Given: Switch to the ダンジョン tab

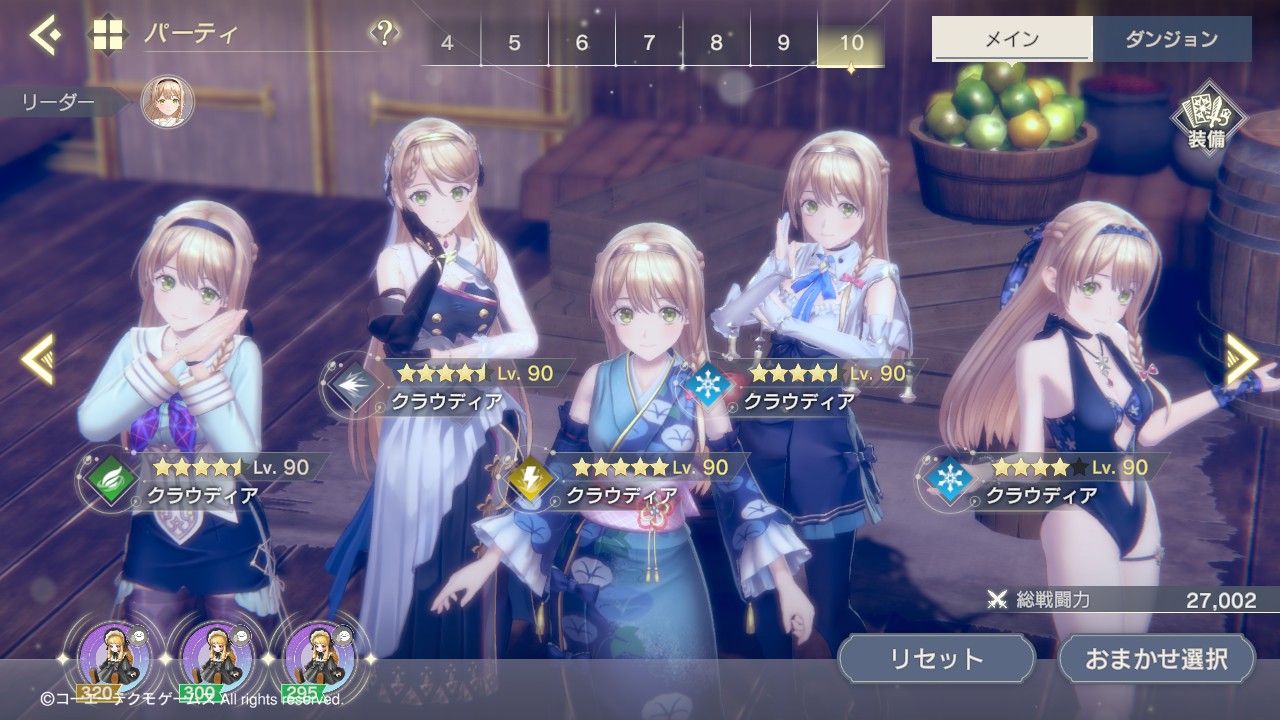Looking at the screenshot, I should [1171, 40].
